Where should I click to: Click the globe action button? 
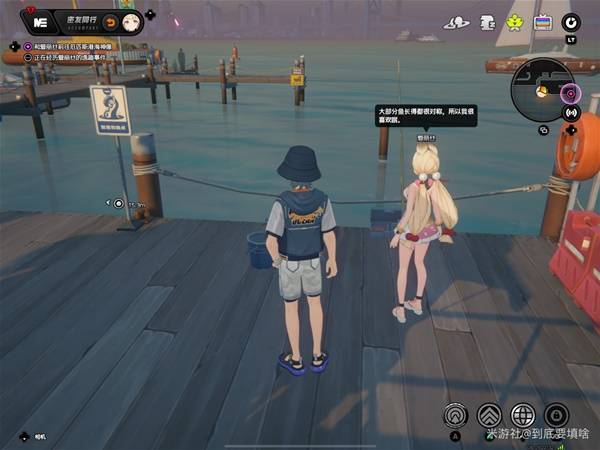tap(523, 415)
